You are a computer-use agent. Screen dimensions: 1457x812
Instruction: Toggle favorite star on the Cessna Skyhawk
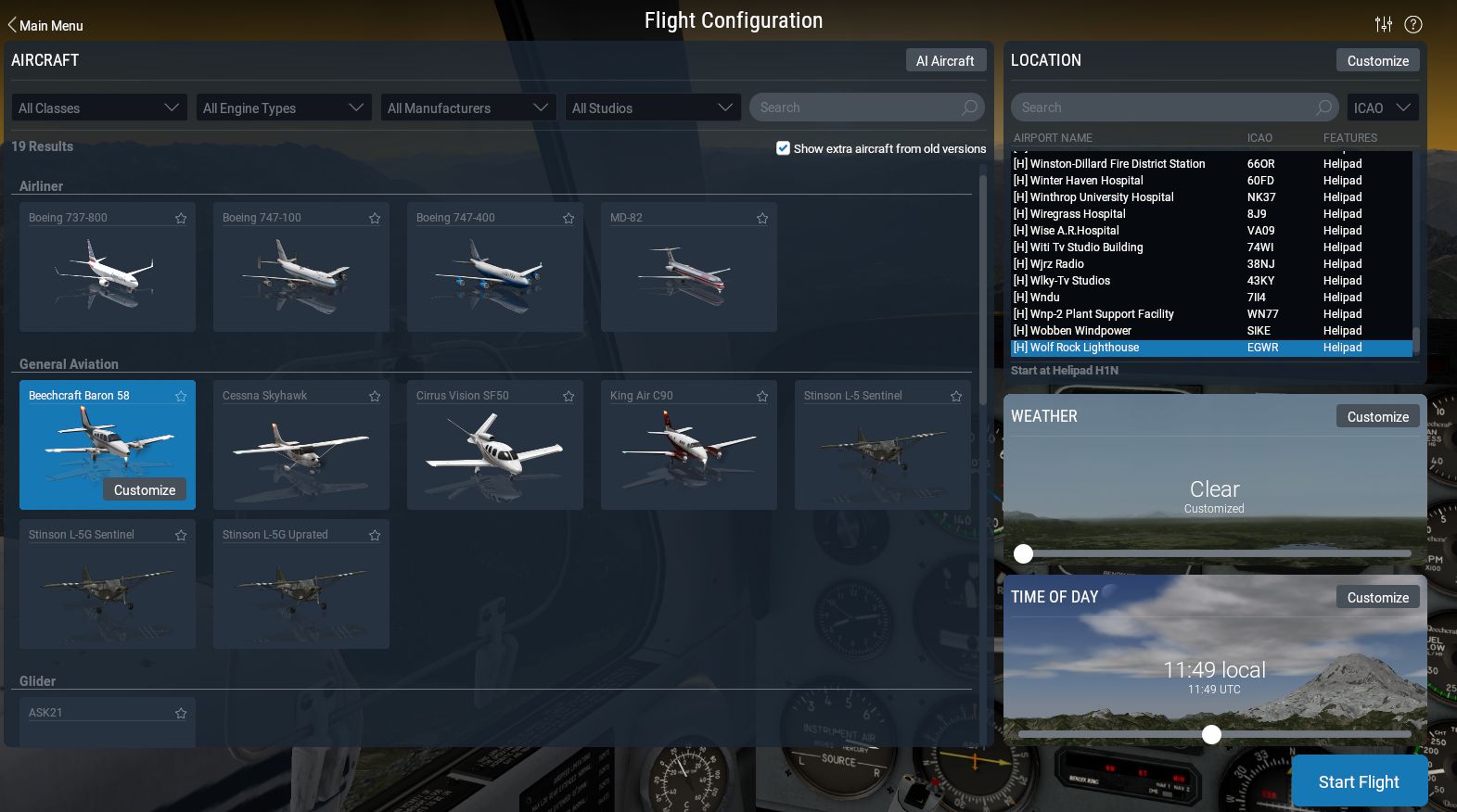click(375, 396)
